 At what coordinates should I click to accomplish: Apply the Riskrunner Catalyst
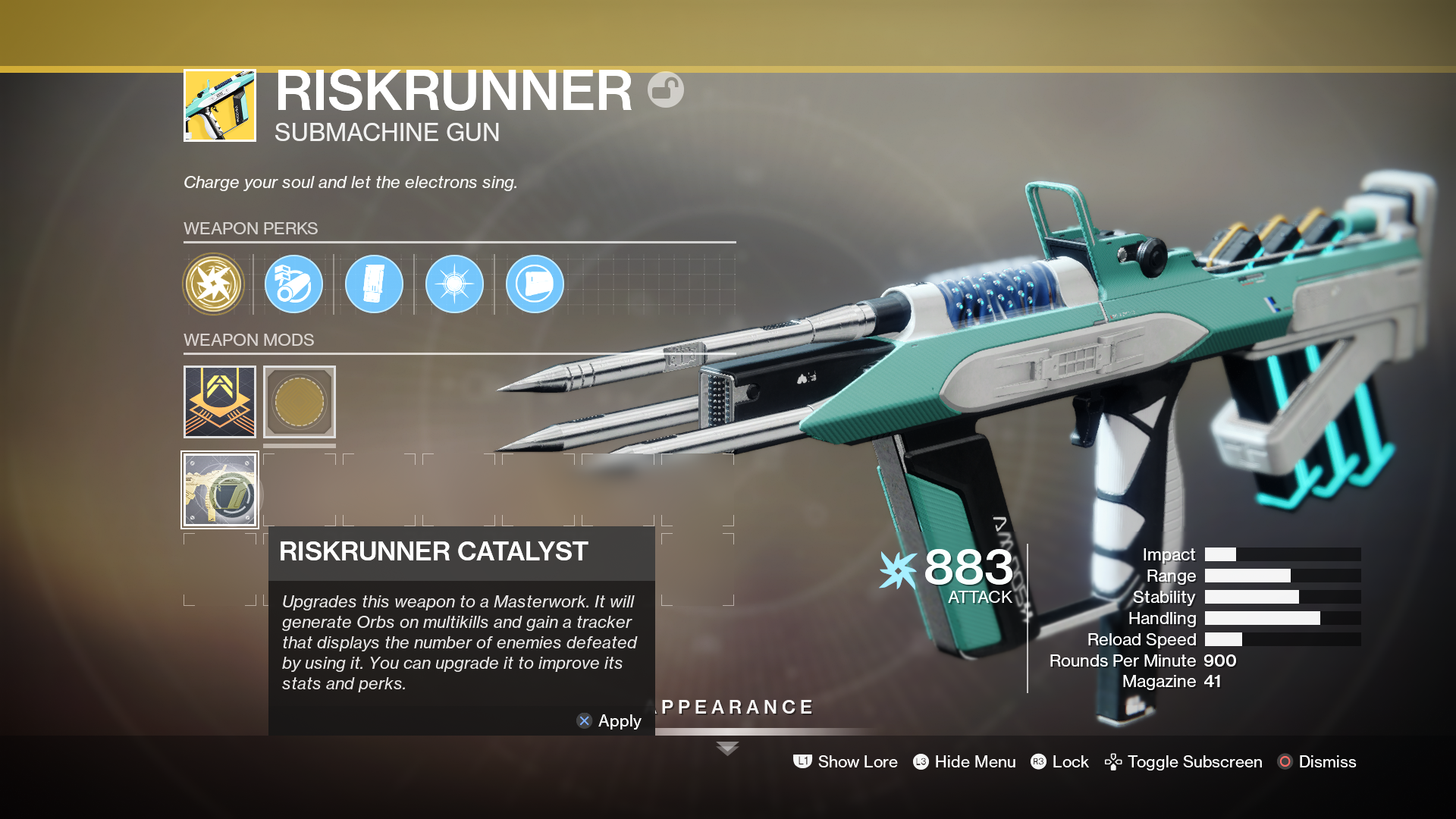(x=610, y=720)
